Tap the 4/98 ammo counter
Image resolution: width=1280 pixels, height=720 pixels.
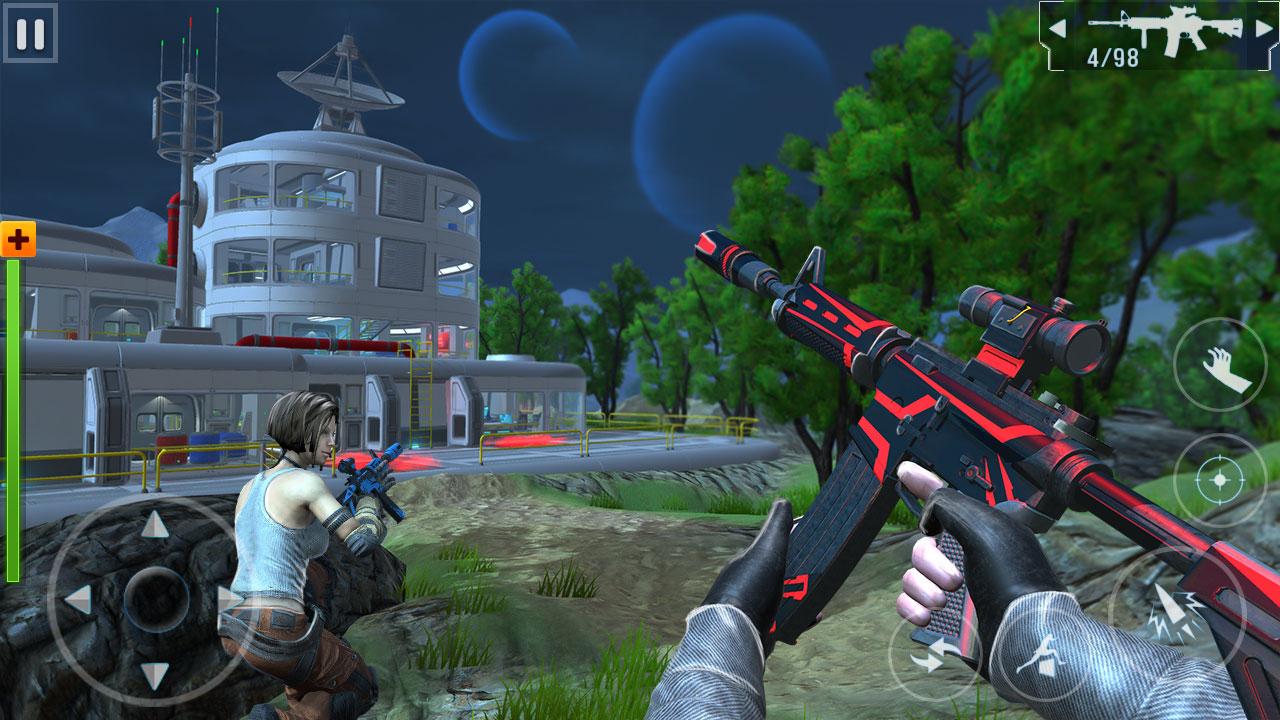[x=1115, y=55]
